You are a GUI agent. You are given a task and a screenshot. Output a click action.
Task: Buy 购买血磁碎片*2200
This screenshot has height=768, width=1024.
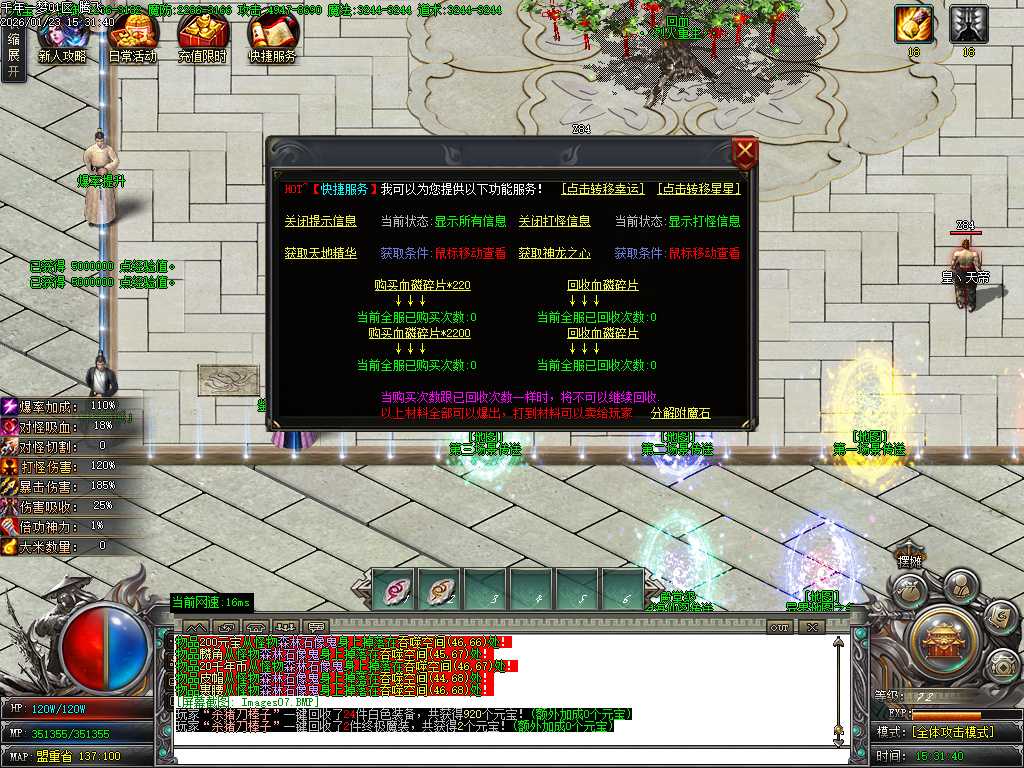click(419, 333)
